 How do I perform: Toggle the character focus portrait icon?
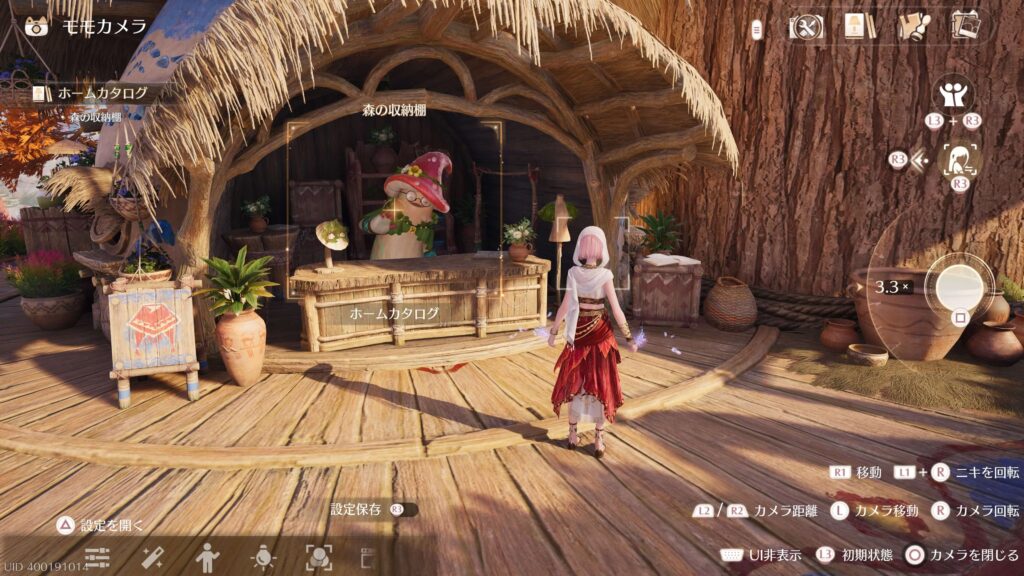click(x=961, y=159)
